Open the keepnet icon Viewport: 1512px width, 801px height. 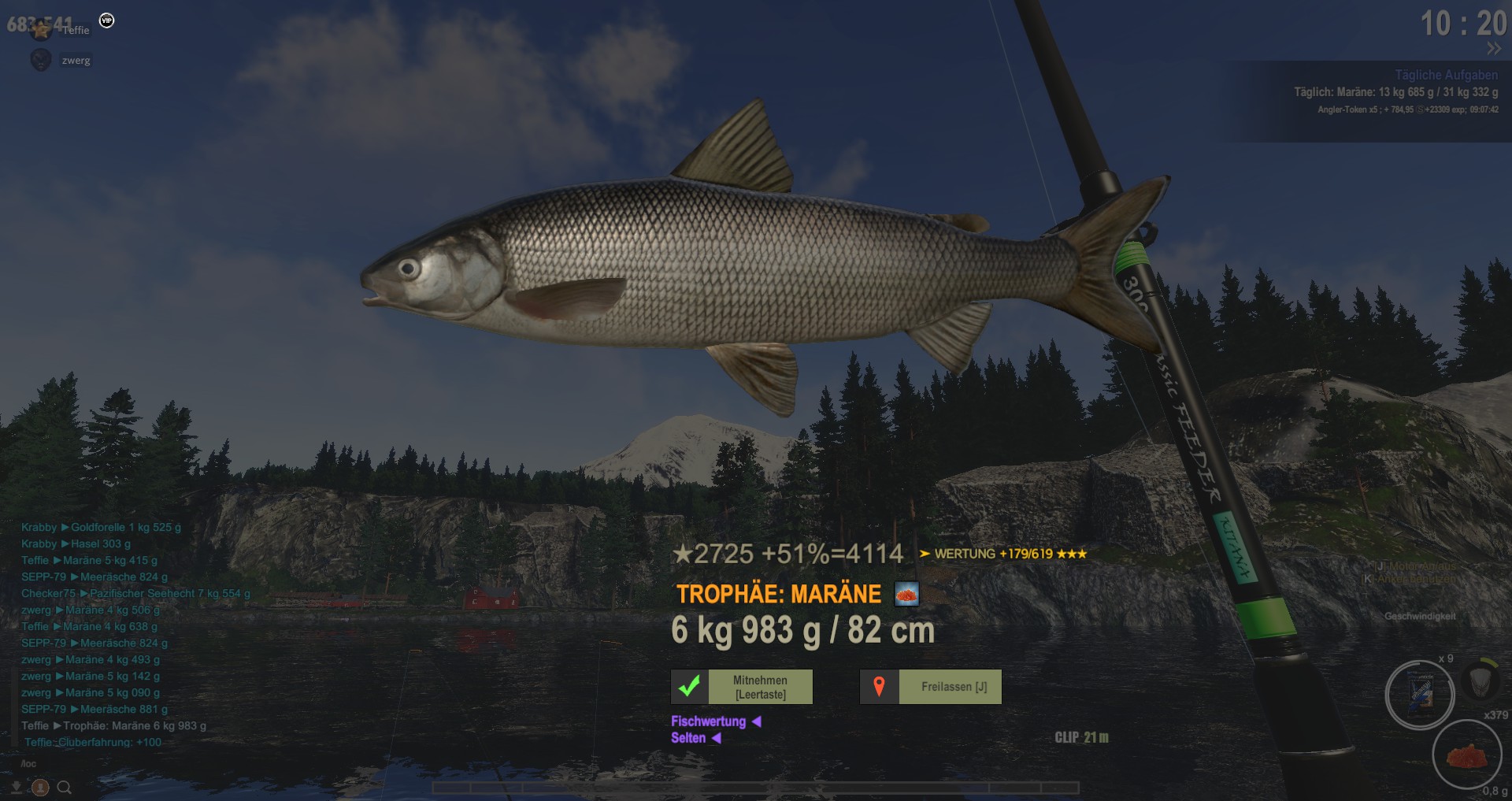click(1480, 680)
